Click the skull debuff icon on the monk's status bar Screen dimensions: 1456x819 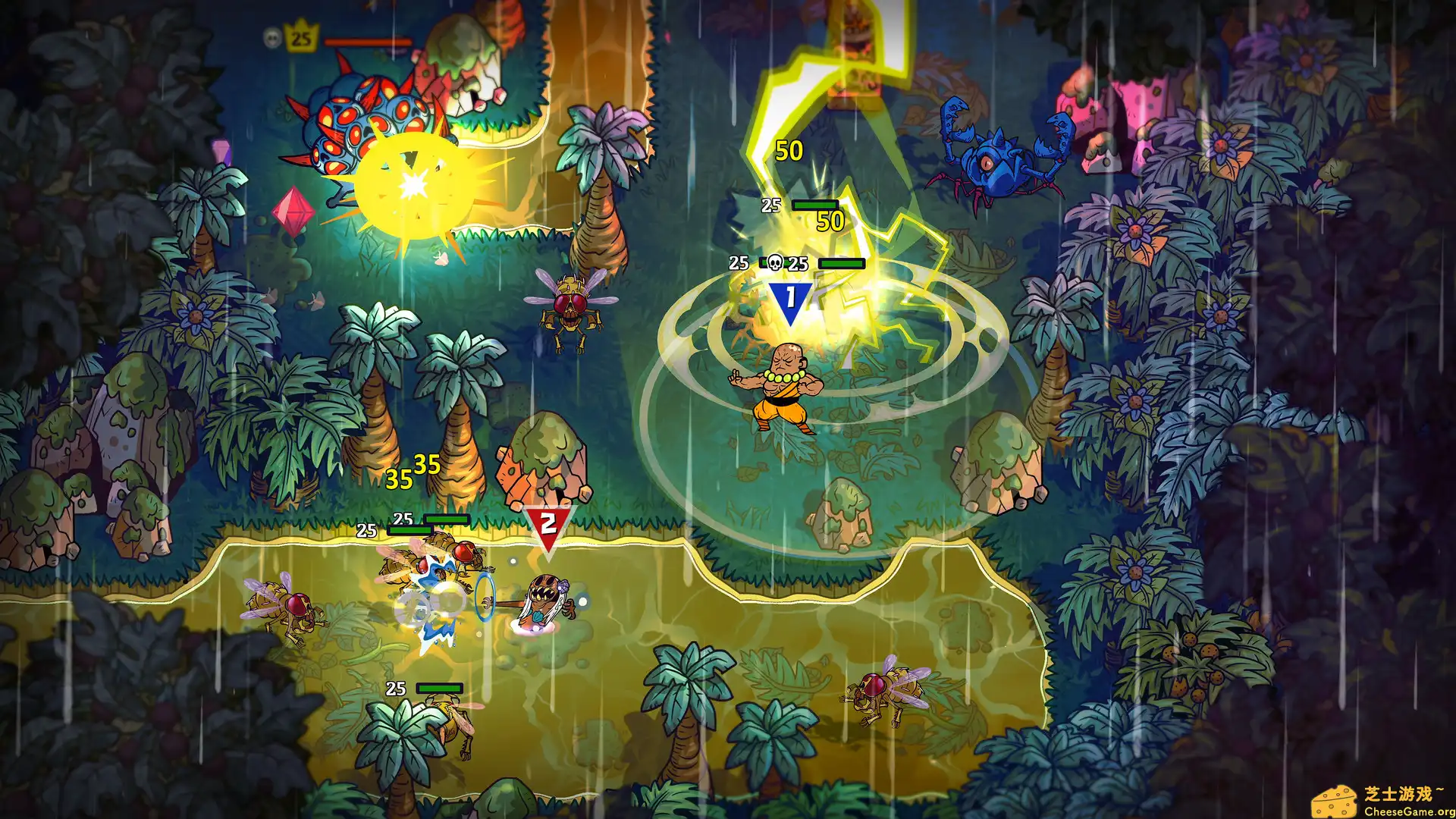[x=773, y=263]
